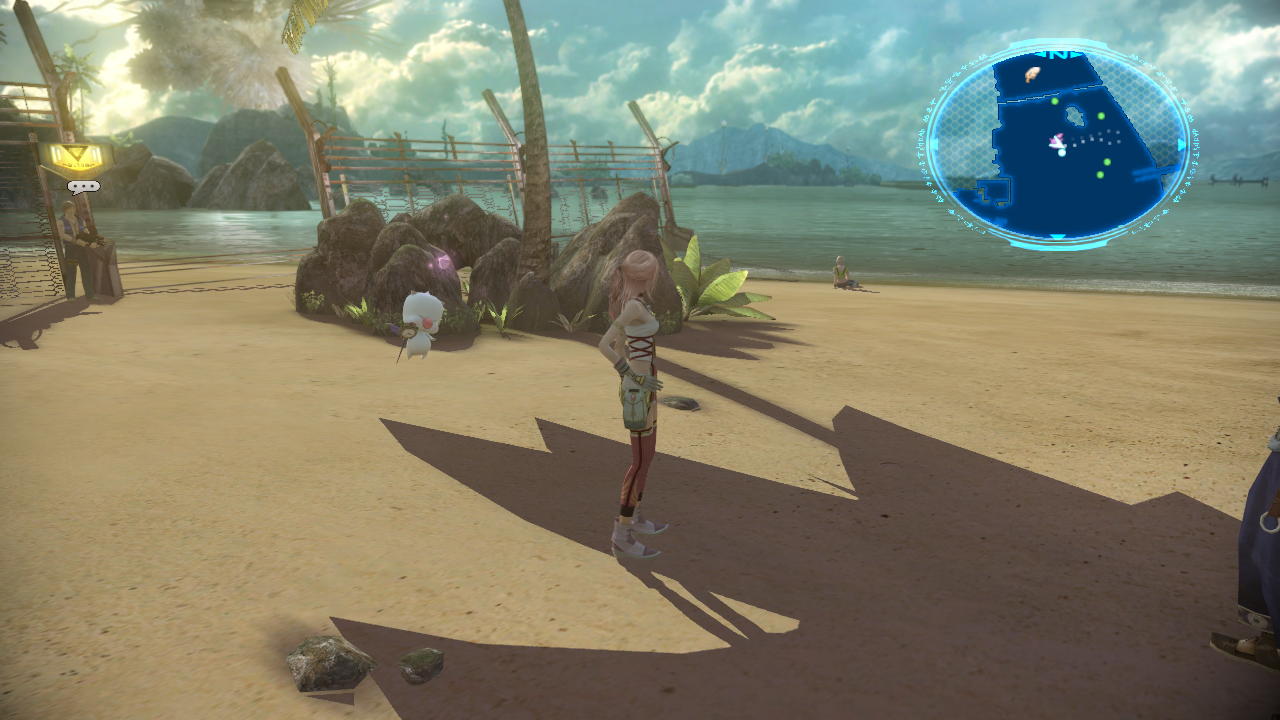Click the white objective dot below the player arrow
Image resolution: width=1280 pixels, height=720 pixels.
[x=1061, y=152]
